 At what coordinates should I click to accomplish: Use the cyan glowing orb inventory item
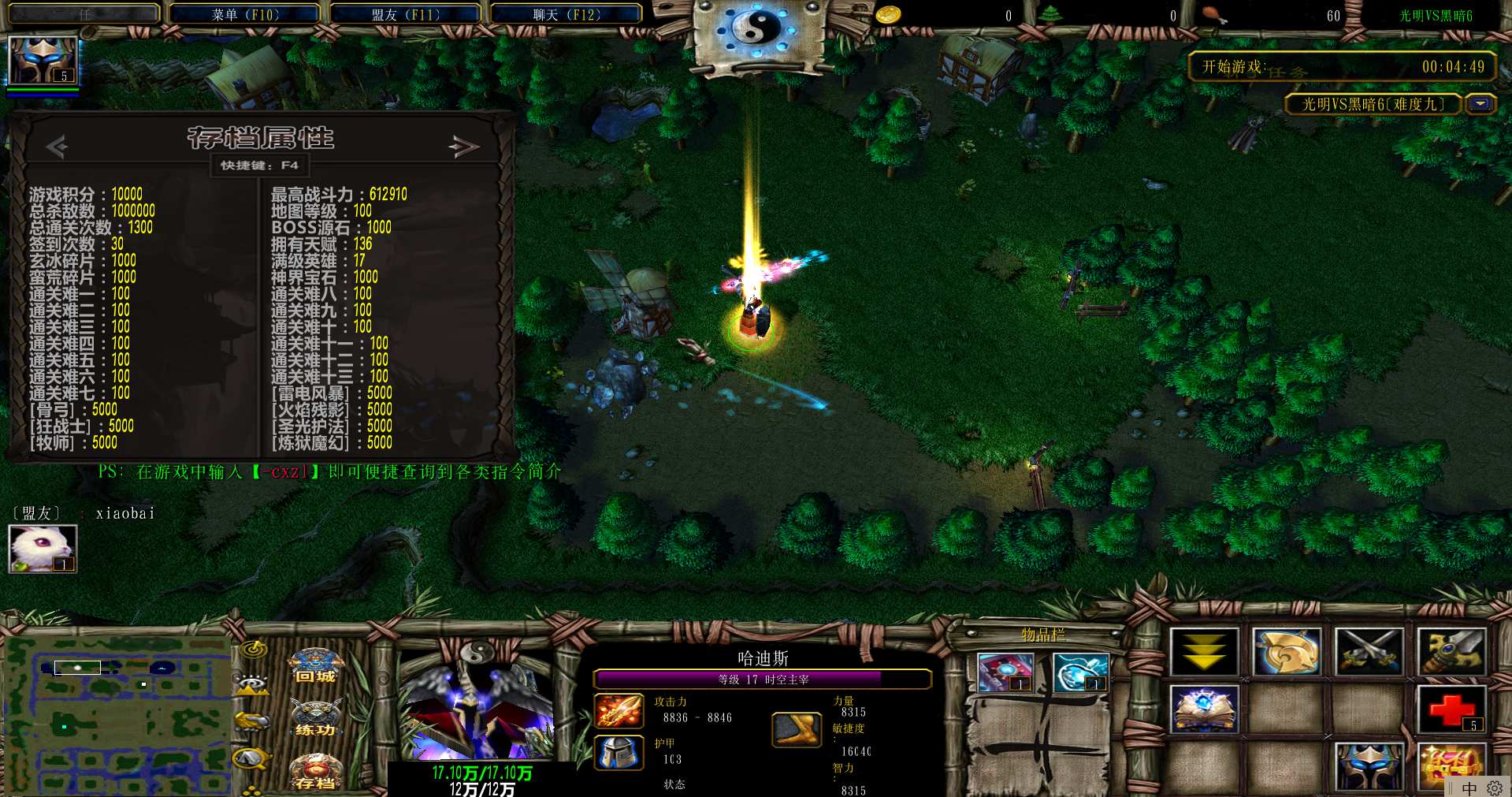click(1079, 672)
